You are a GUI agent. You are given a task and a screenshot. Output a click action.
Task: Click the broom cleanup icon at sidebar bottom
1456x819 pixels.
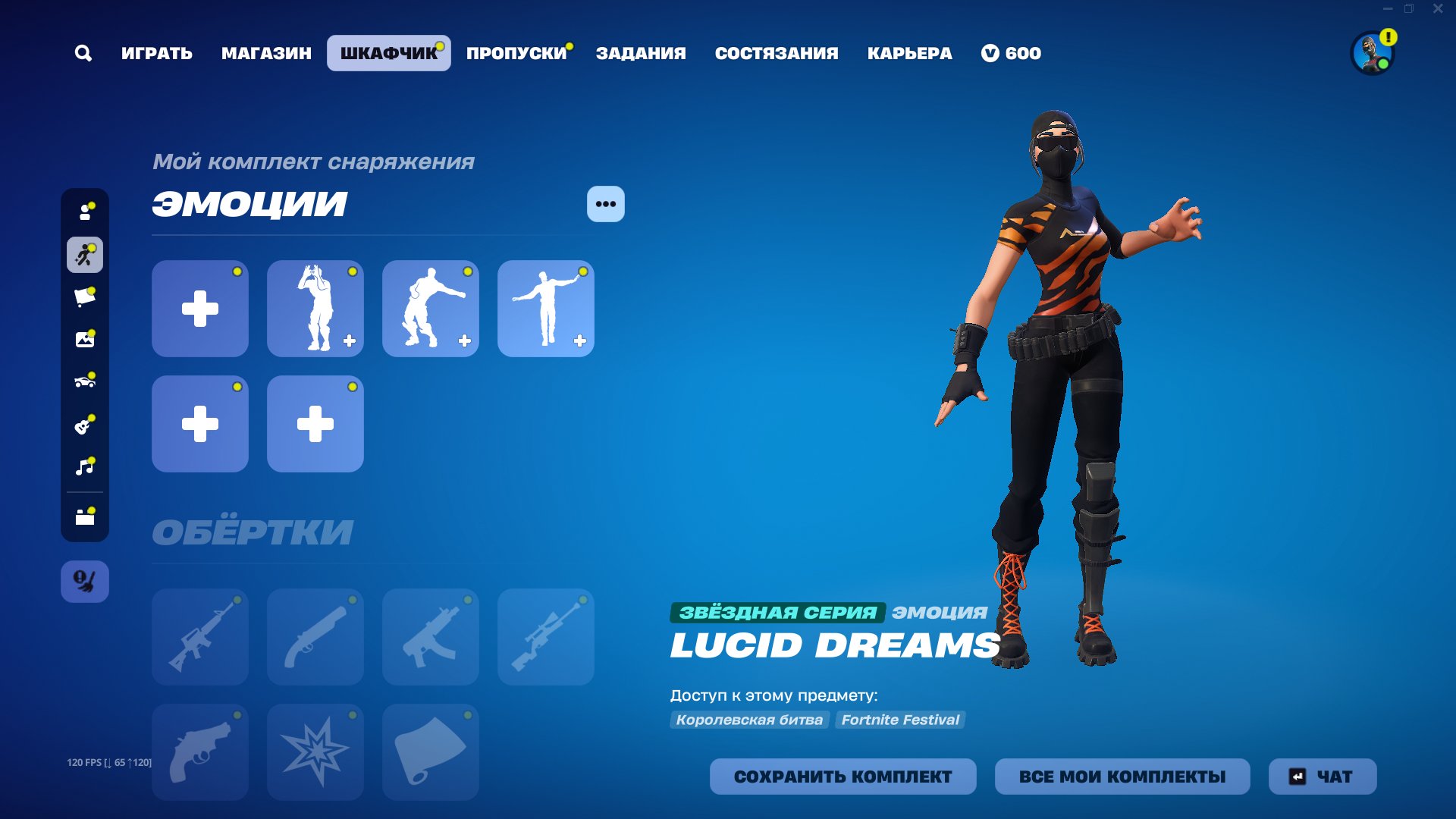84,582
